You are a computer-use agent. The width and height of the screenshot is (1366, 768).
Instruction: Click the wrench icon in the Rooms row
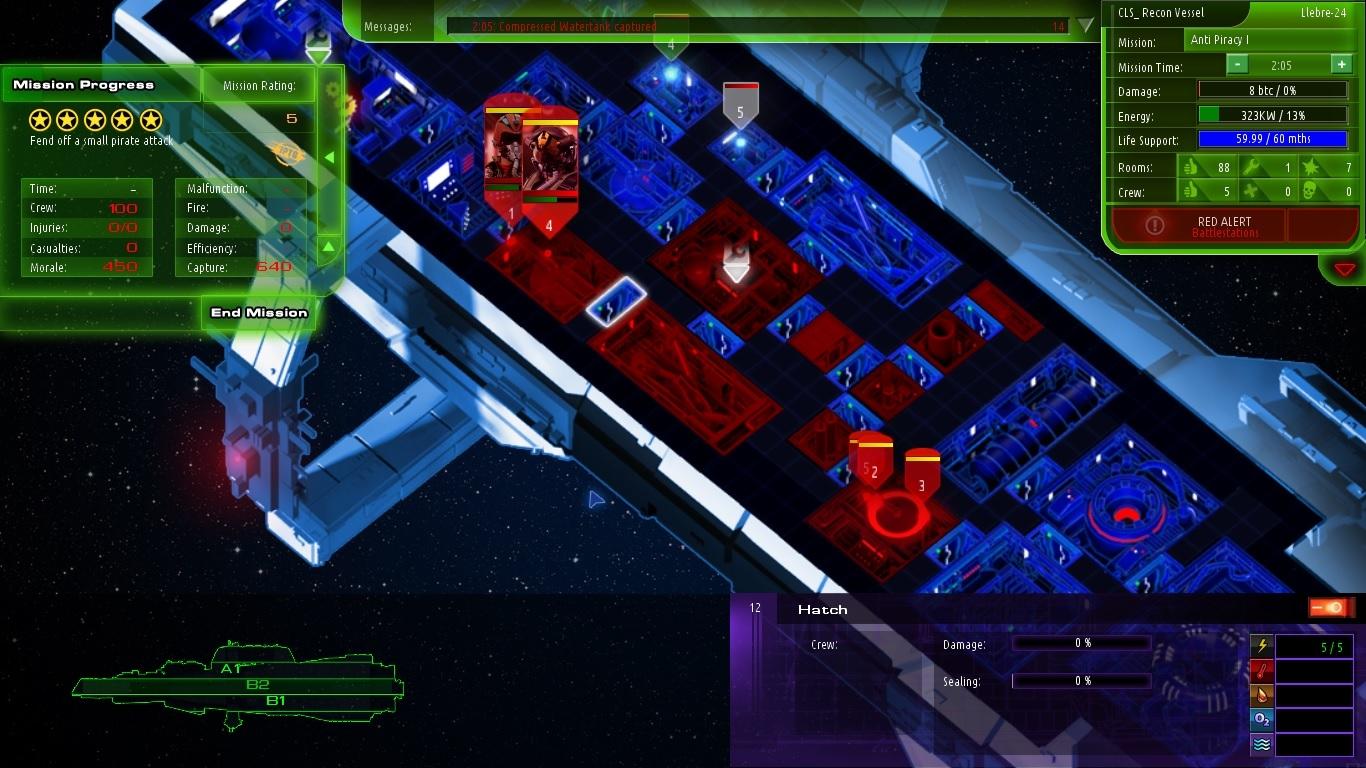(x=1254, y=168)
